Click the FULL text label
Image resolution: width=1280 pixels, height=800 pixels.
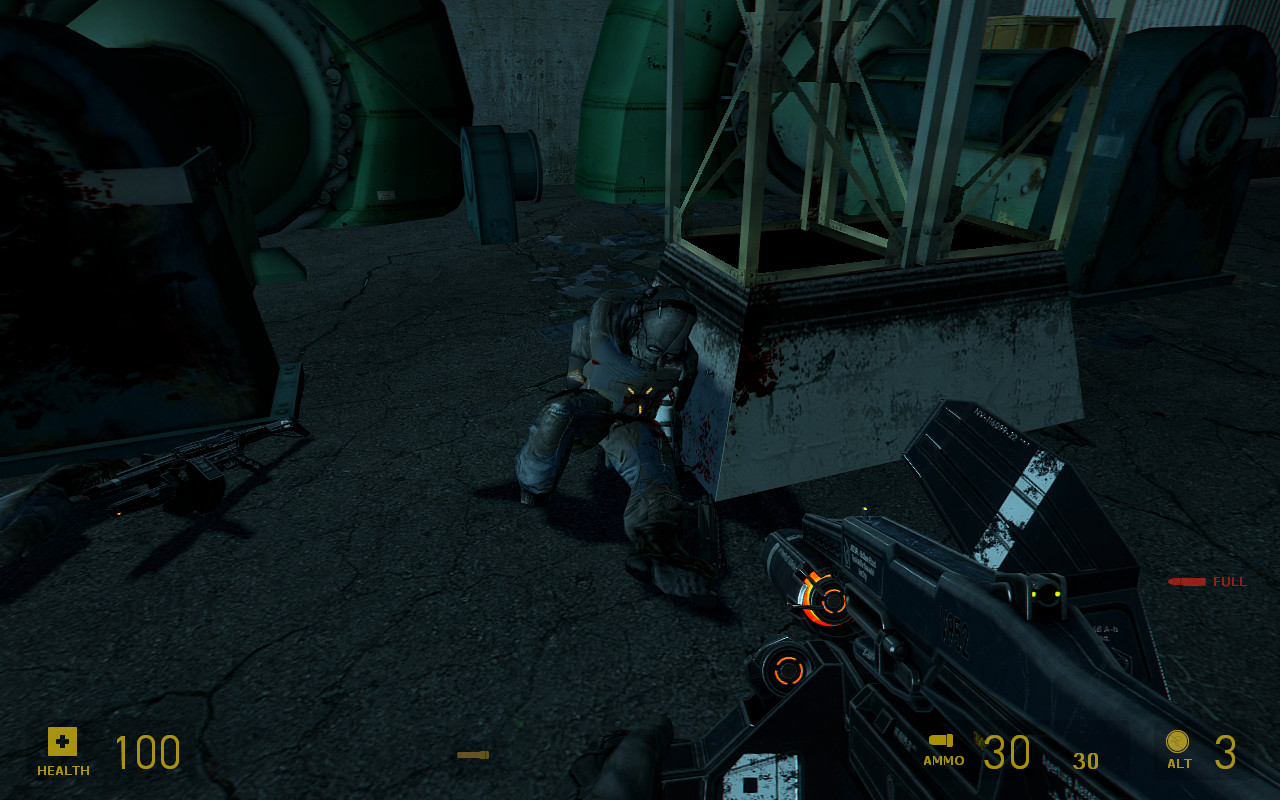[1230, 581]
